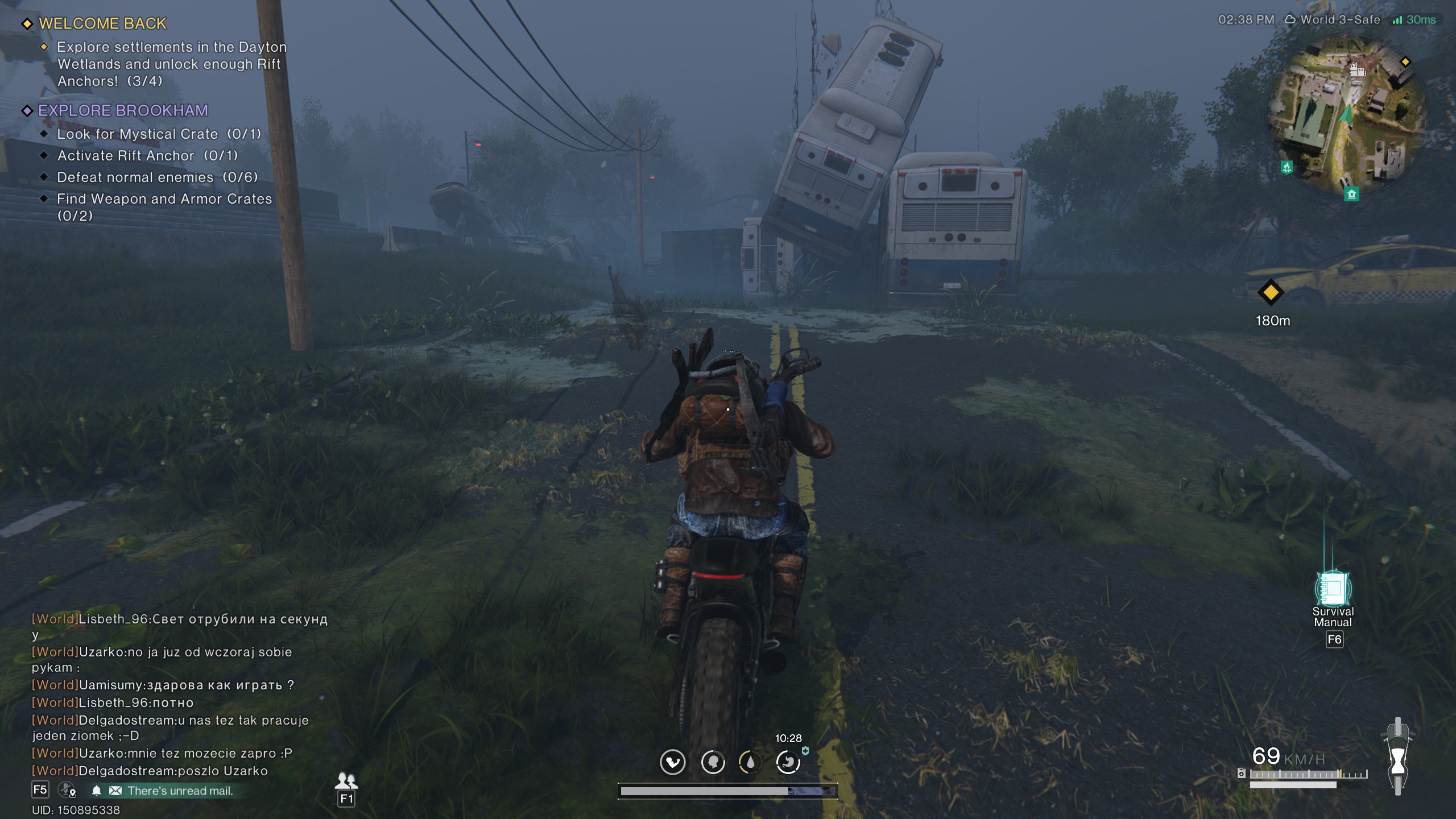Click the World 3-Safe server indicator
The height and width of the screenshot is (819, 1456).
click(x=1333, y=20)
